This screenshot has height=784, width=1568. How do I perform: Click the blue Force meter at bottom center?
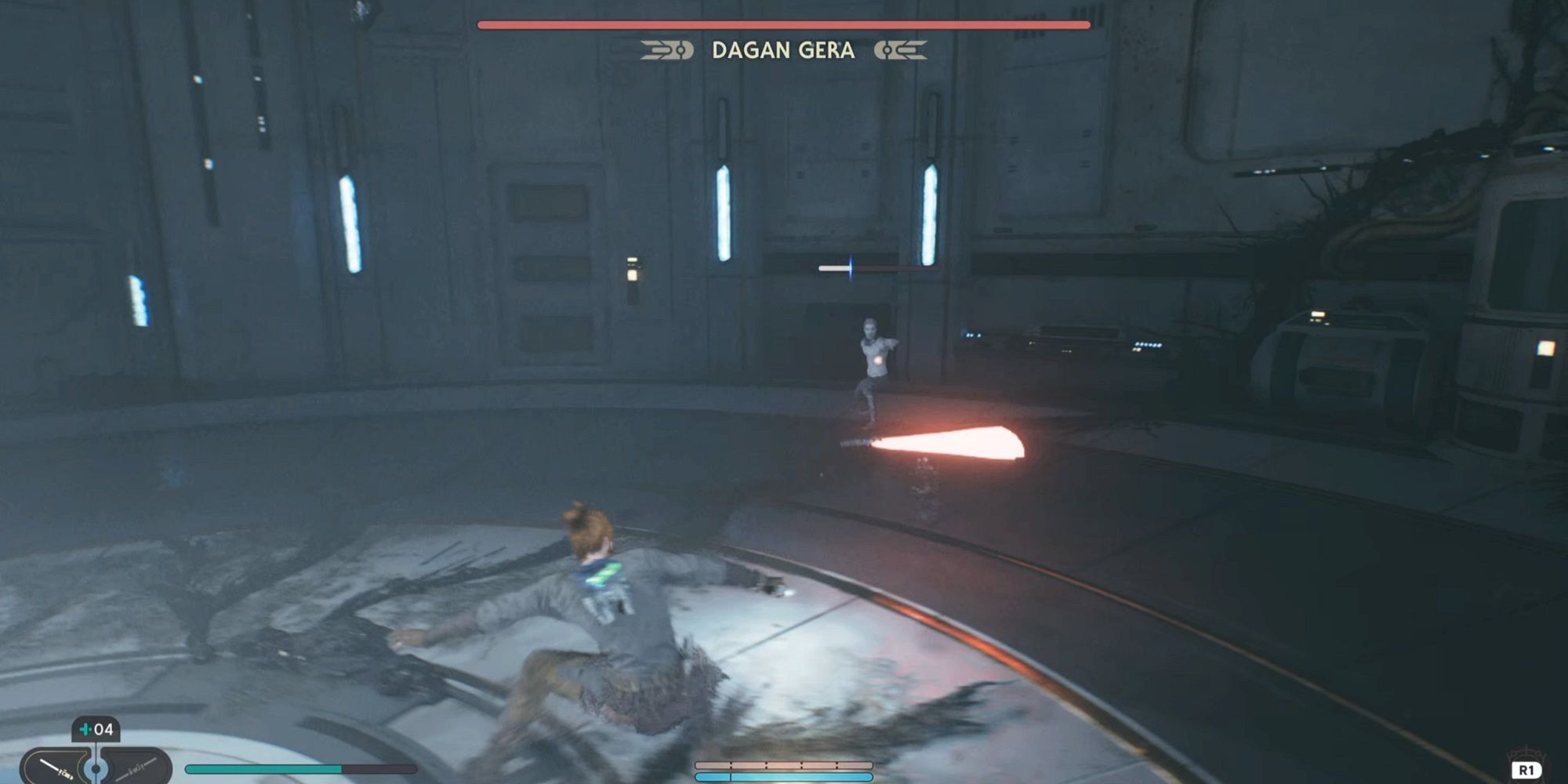(x=784, y=779)
